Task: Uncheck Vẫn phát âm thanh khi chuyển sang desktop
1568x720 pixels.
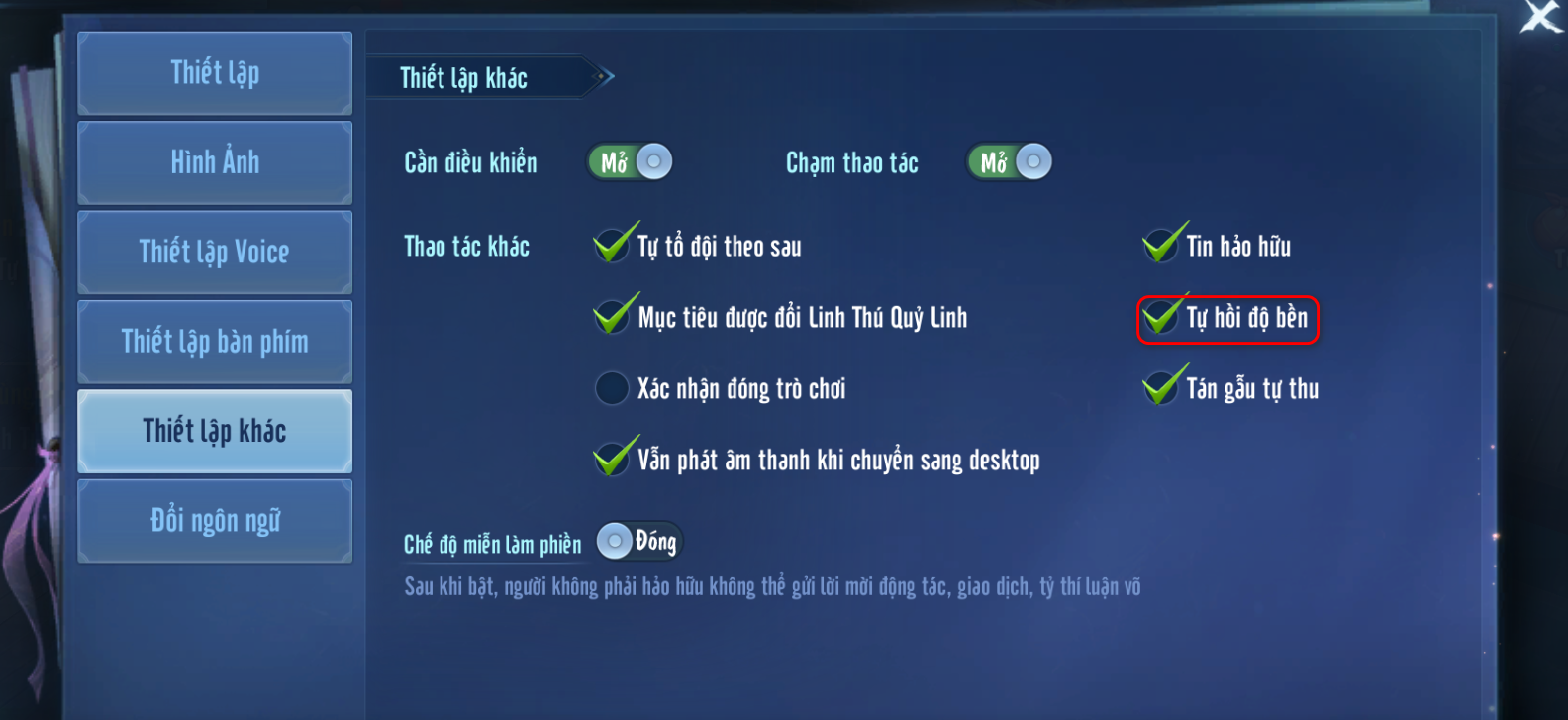Action: (612, 460)
